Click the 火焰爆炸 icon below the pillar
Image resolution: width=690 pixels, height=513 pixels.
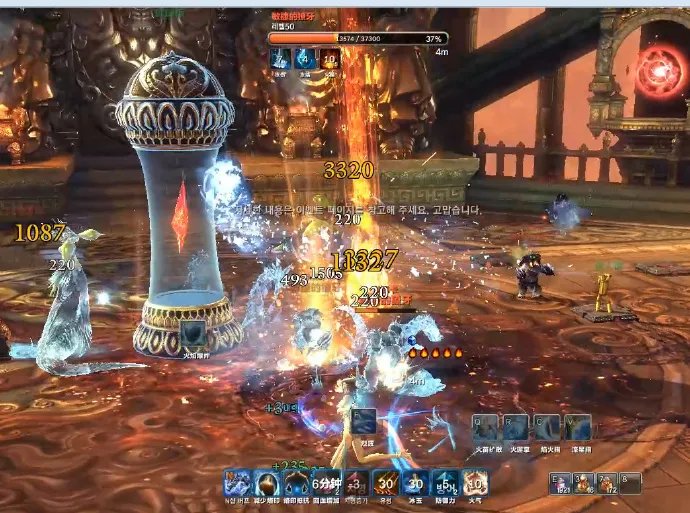tap(193, 333)
